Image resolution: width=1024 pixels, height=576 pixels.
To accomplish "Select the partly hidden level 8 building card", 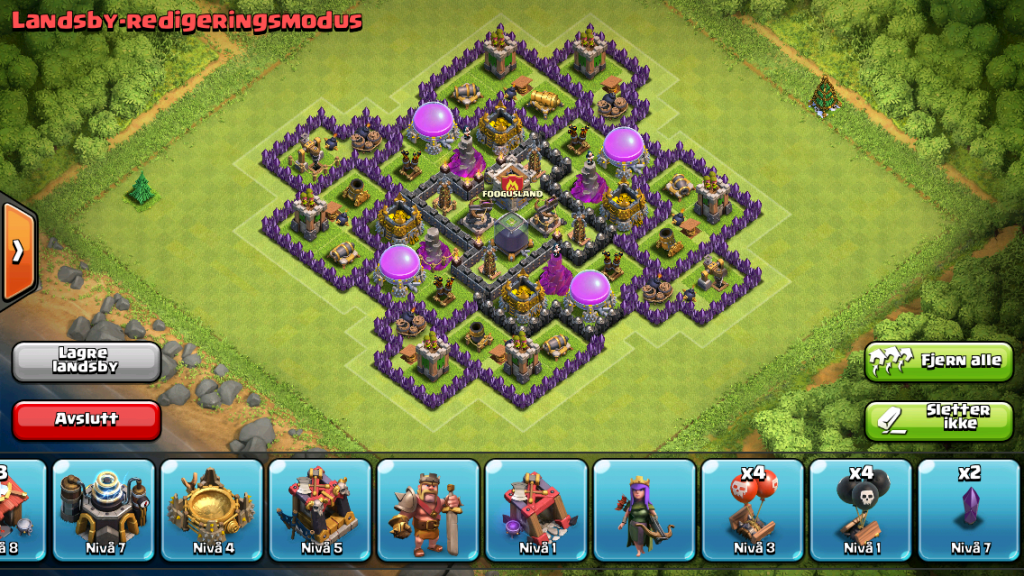I will point(18,508).
